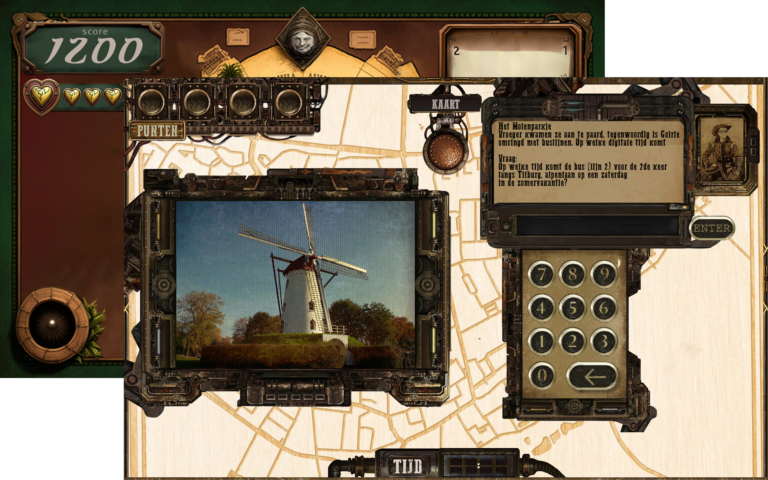The image size is (768, 480).
Task: Tap keypad number 1
Action: click(x=541, y=341)
